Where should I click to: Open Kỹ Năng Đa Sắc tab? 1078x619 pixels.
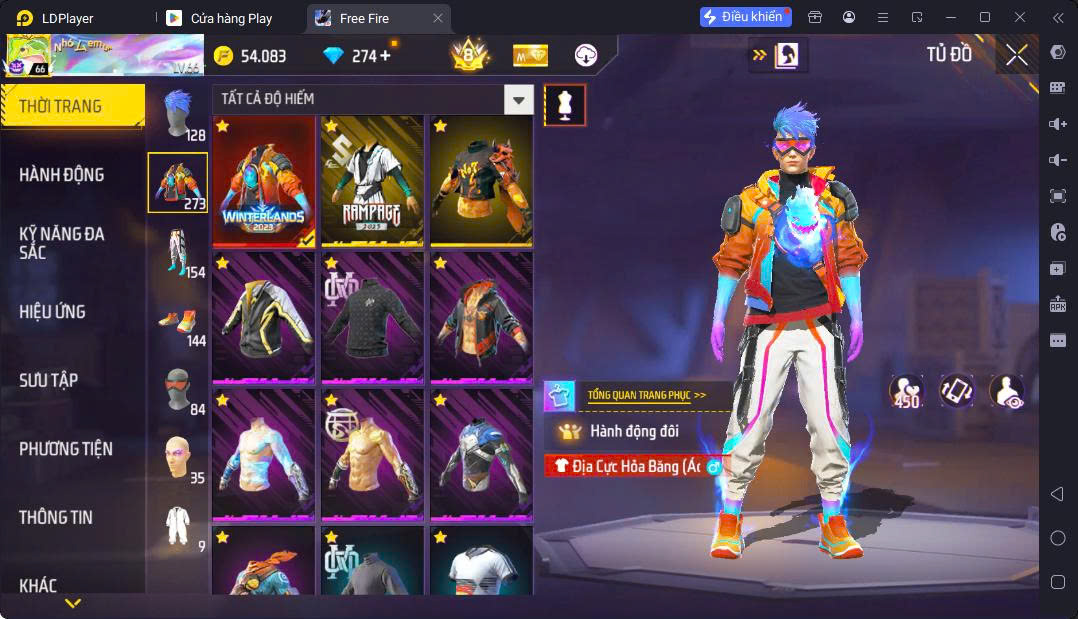[x=62, y=243]
